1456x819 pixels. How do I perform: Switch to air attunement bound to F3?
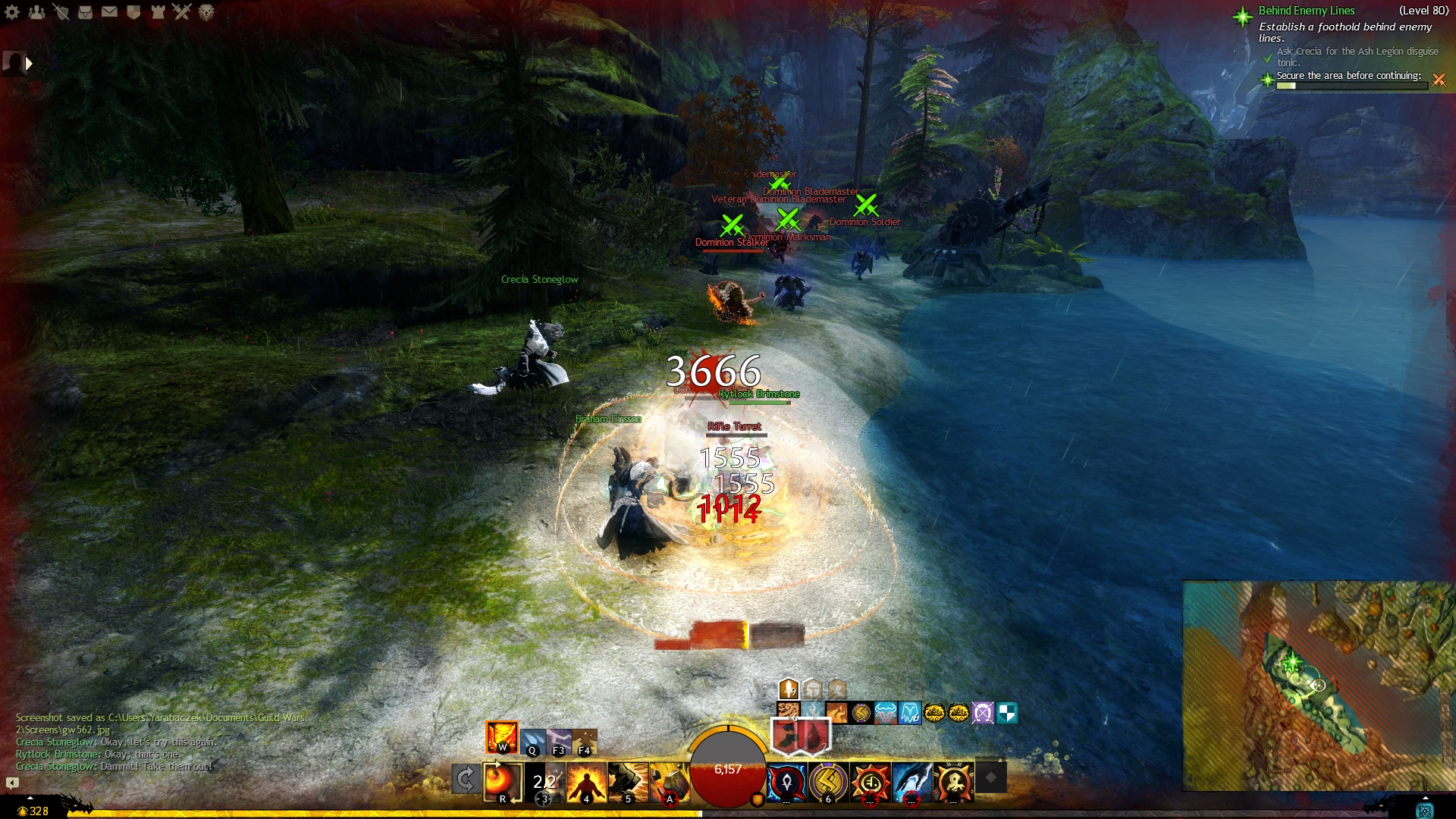[x=559, y=740]
